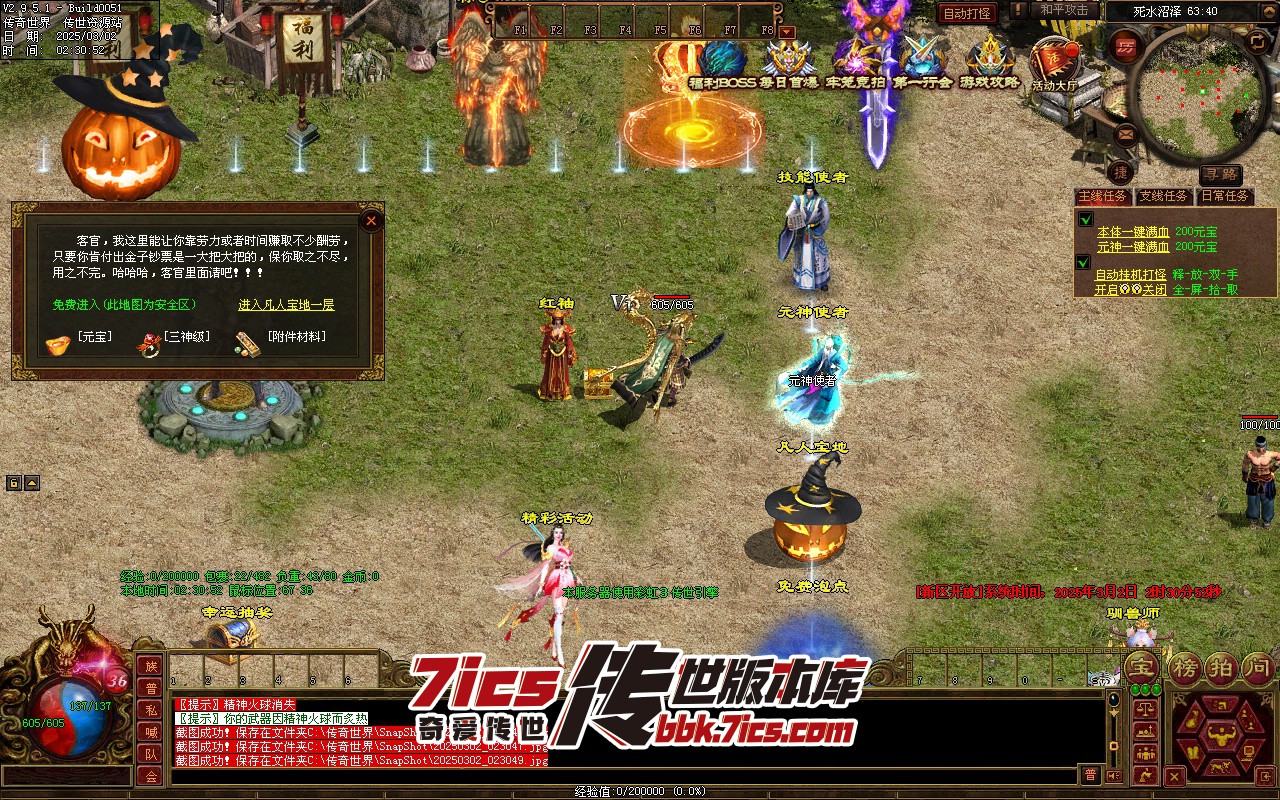The image size is (1280, 800).
Task: Open the 第一行会 guild ranking icon
Action: pos(922,60)
